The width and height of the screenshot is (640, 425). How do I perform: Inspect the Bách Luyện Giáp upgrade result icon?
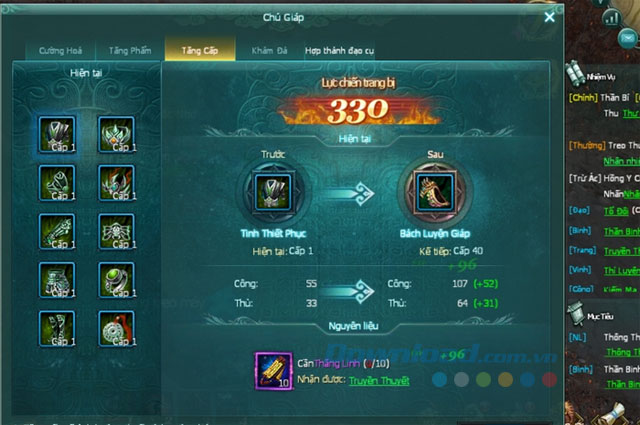coord(425,190)
